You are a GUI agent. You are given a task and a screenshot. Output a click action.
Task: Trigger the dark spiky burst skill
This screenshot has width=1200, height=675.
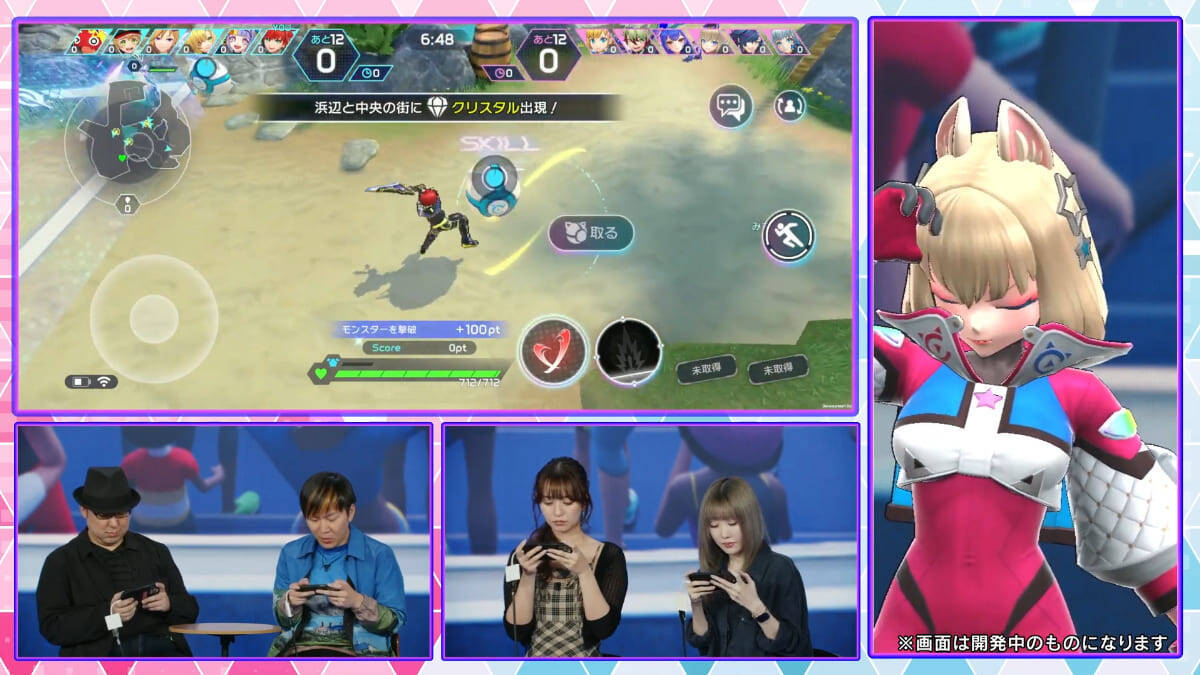(628, 352)
